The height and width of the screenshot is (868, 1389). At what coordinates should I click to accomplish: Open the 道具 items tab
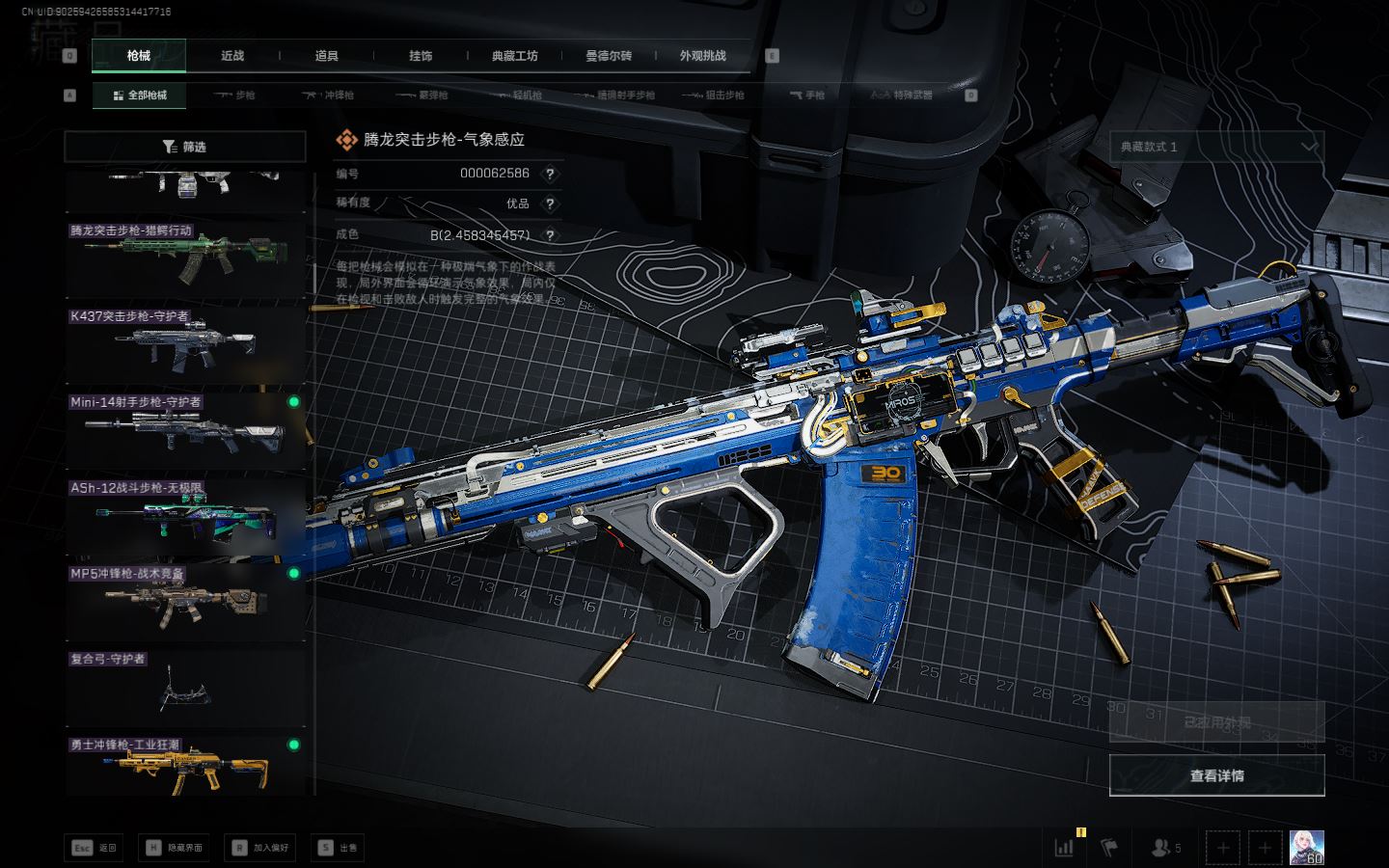tap(327, 56)
